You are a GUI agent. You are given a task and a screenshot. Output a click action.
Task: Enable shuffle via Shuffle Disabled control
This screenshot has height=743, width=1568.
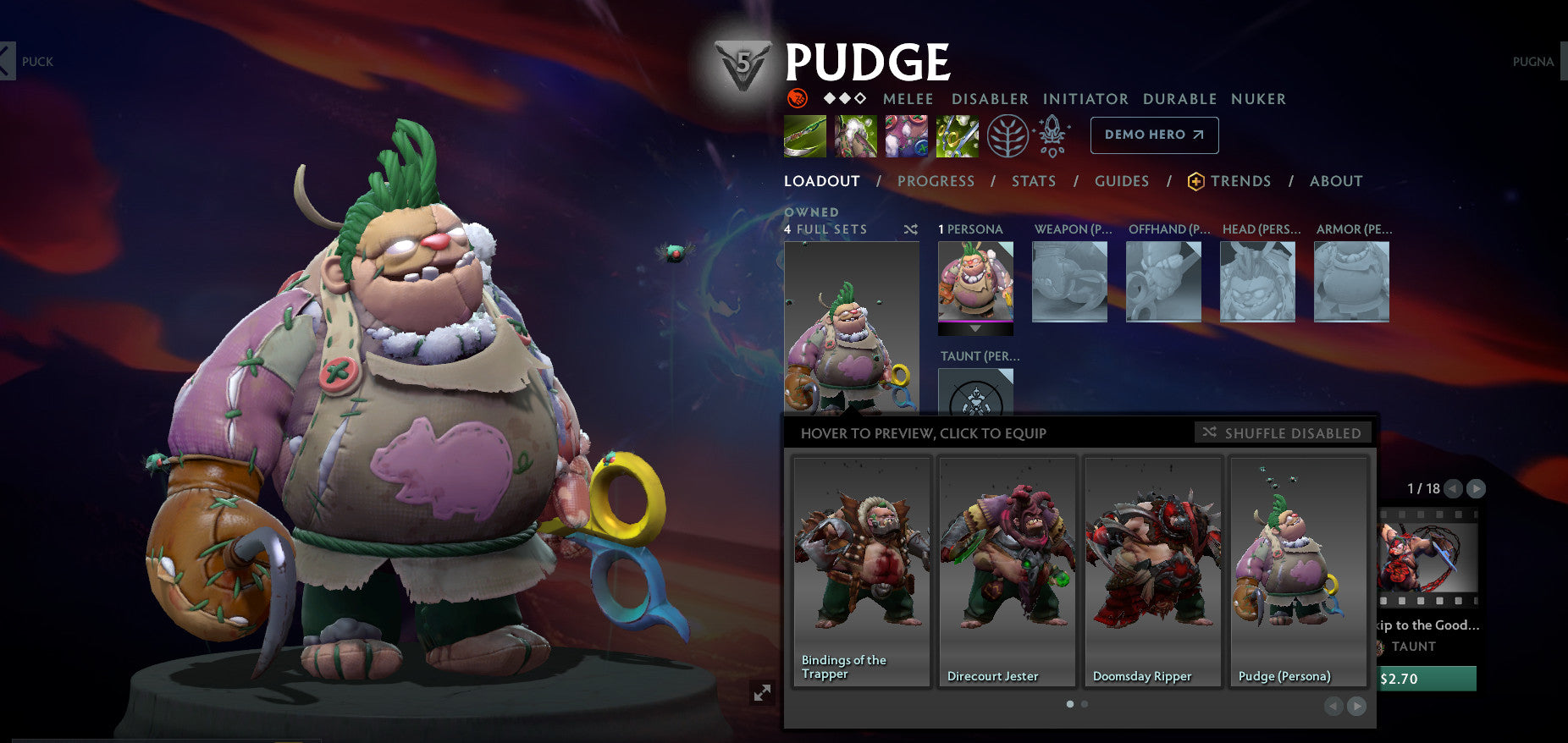click(1284, 432)
